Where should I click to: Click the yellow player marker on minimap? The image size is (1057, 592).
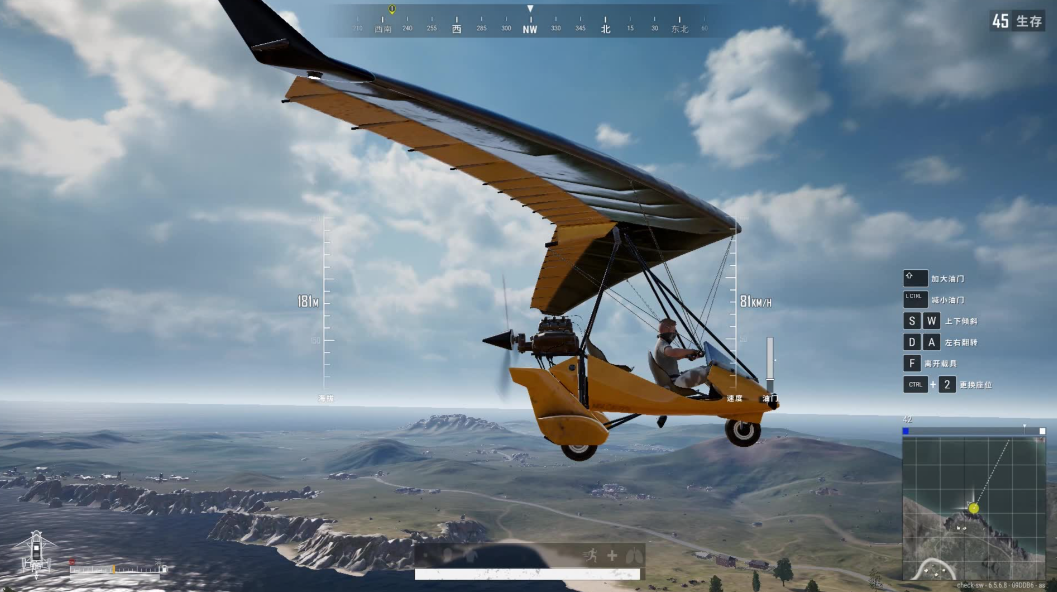coord(973,508)
